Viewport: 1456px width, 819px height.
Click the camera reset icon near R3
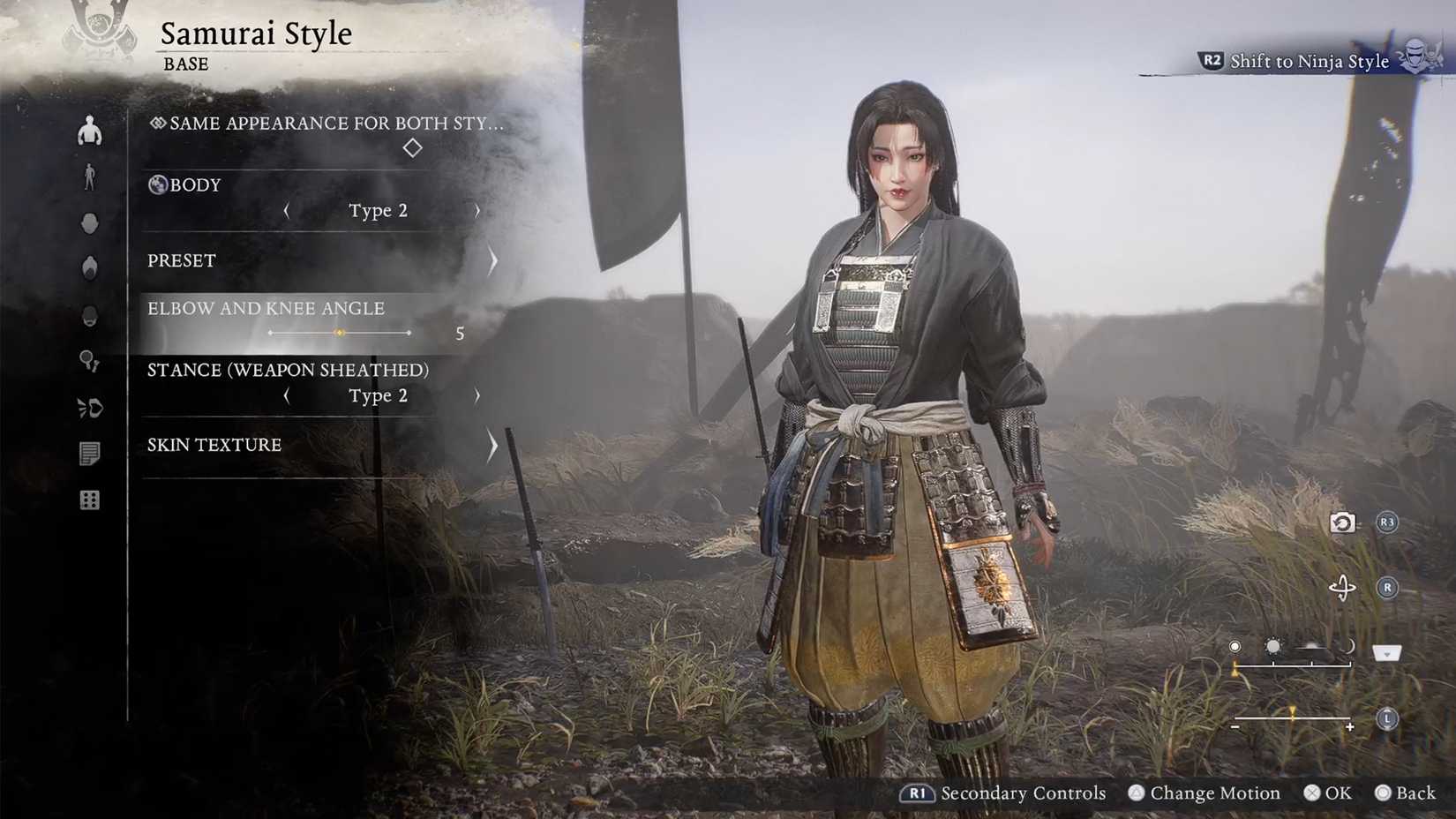(1342, 522)
